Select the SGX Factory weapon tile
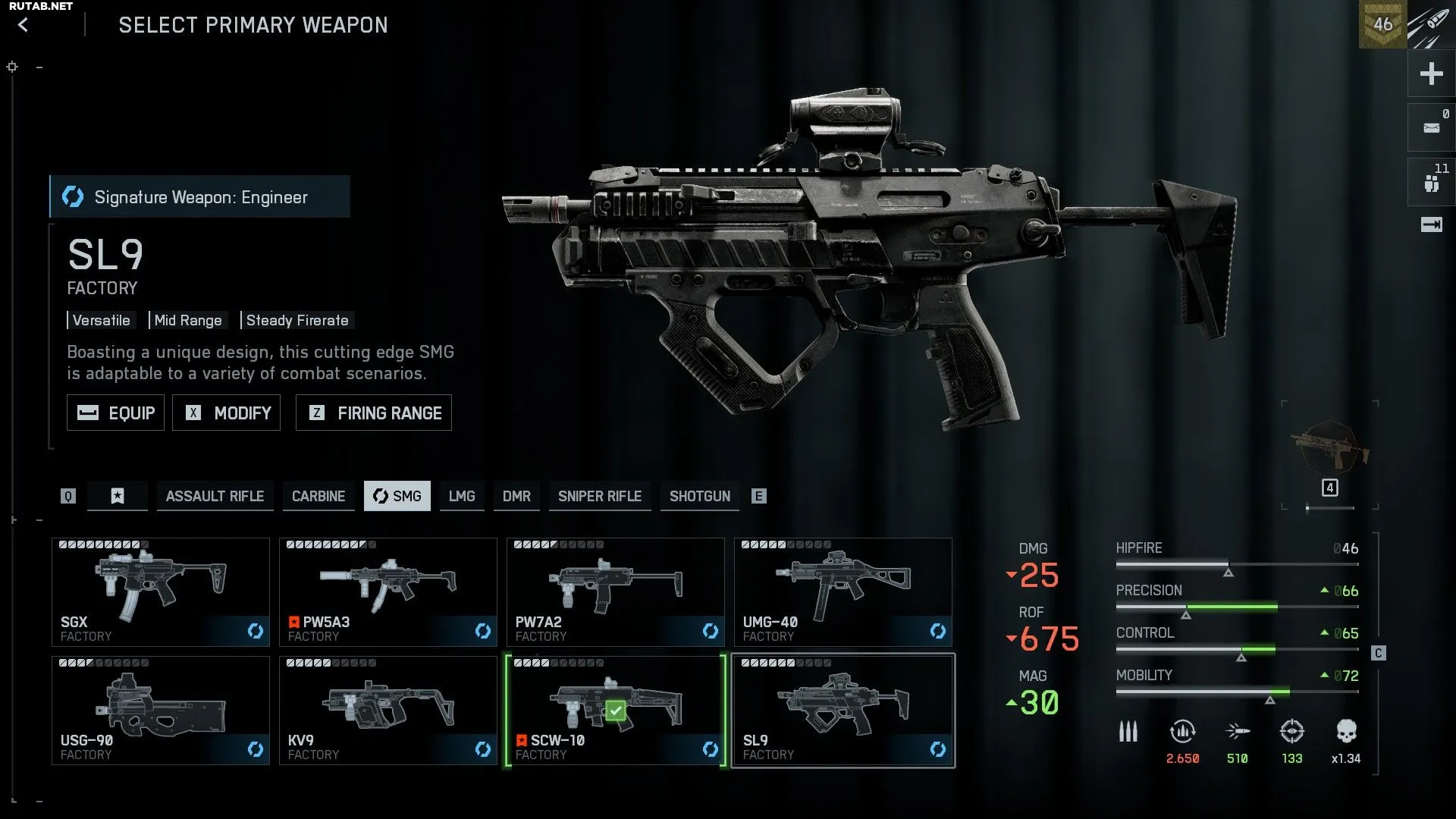This screenshot has height=819, width=1456. (161, 592)
